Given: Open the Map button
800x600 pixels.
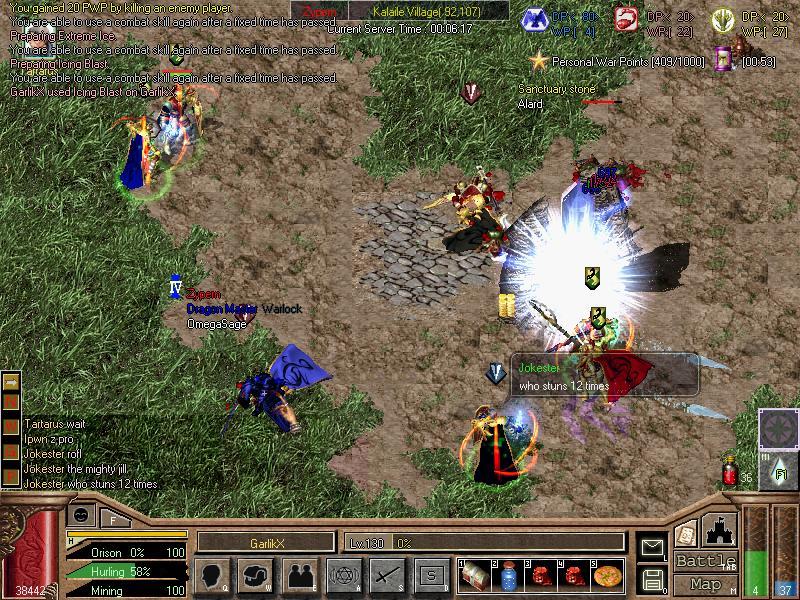Looking at the screenshot, I should pos(705,584).
